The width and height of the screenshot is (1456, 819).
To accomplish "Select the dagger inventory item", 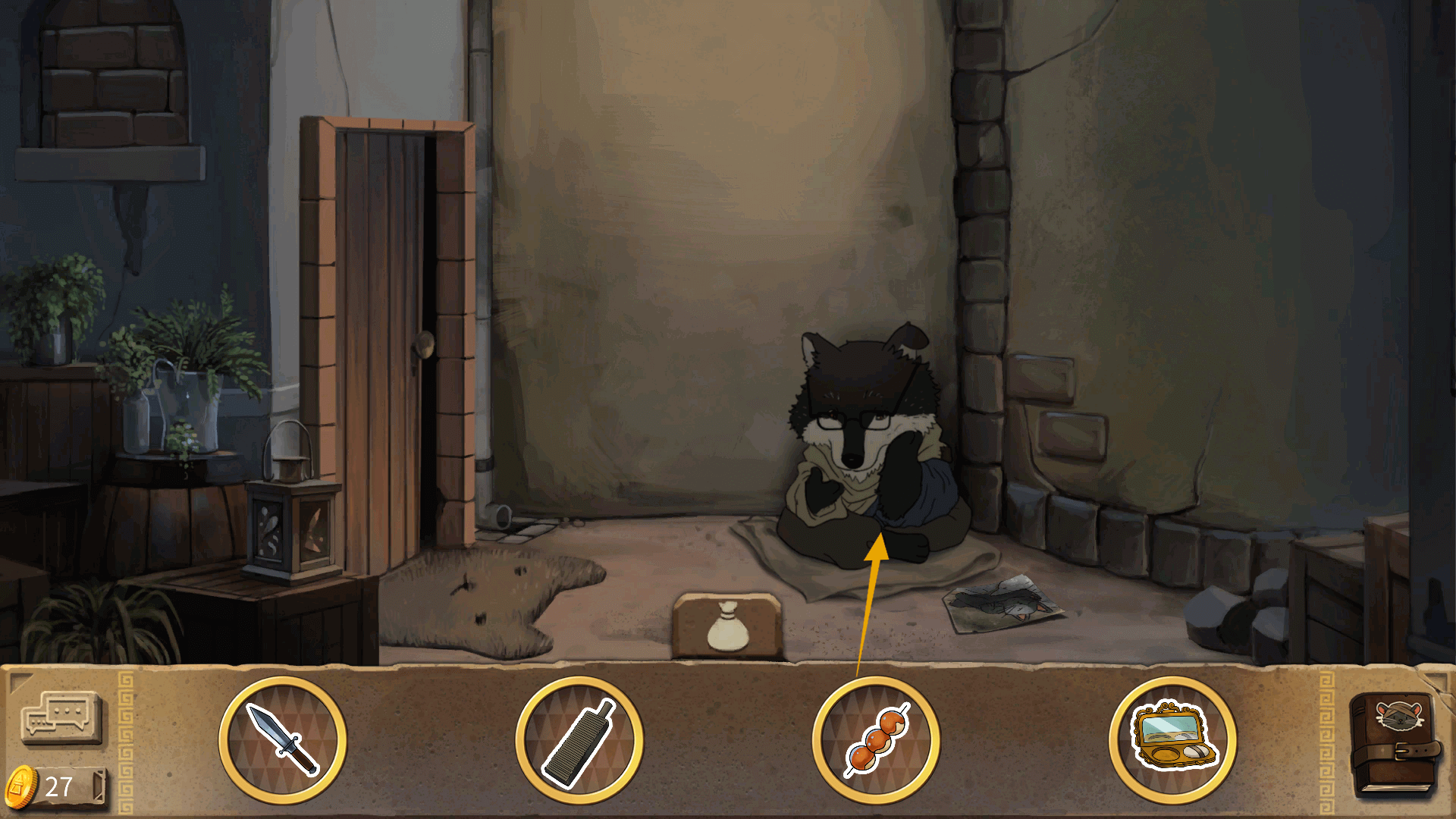I will (x=283, y=740).
